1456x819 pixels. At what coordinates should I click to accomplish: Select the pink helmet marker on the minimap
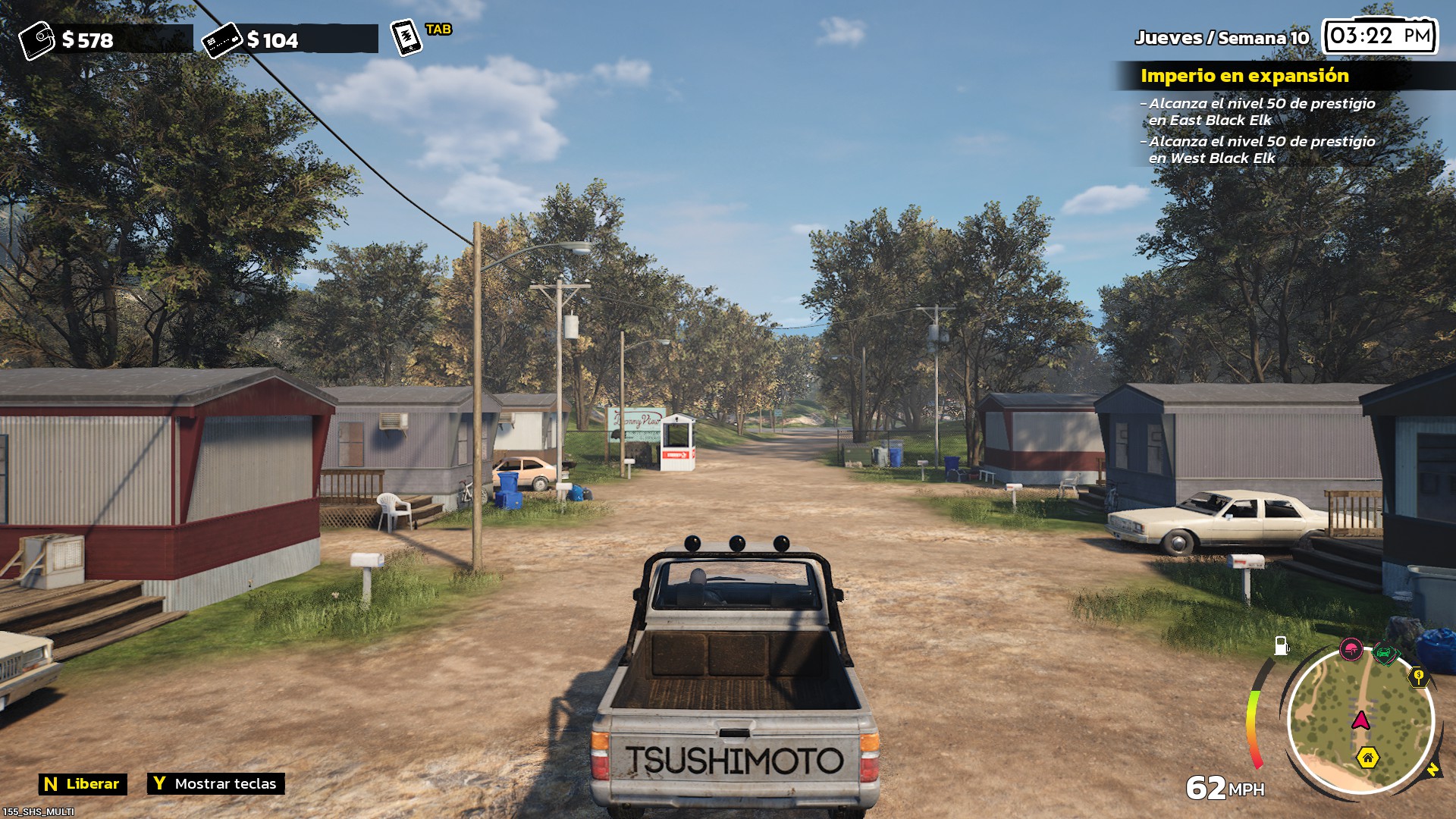pos(1351,649)
